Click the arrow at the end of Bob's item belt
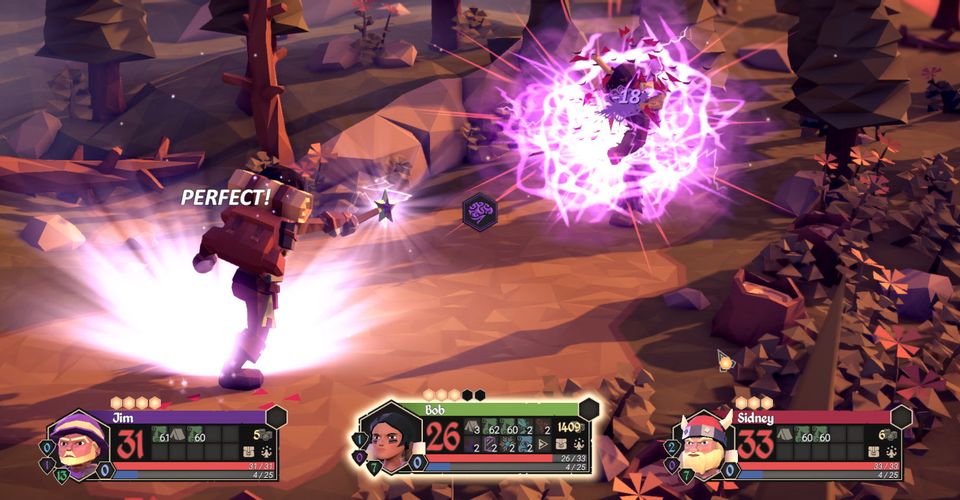960x500 pixels. pos(543,444)
